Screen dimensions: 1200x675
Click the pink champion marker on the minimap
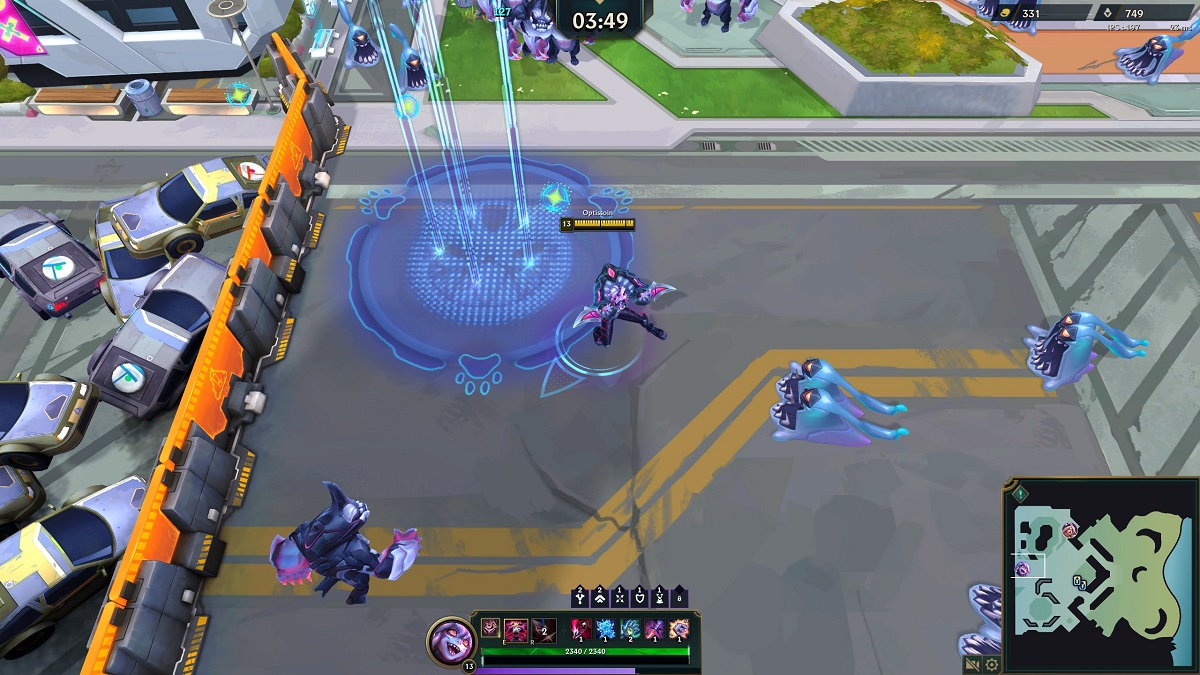click(x=1069, y=528)
